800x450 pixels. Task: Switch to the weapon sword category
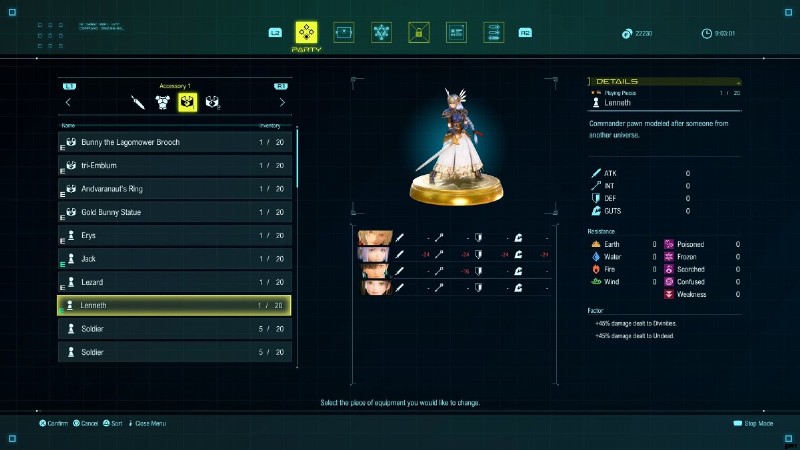coord(138,102)
